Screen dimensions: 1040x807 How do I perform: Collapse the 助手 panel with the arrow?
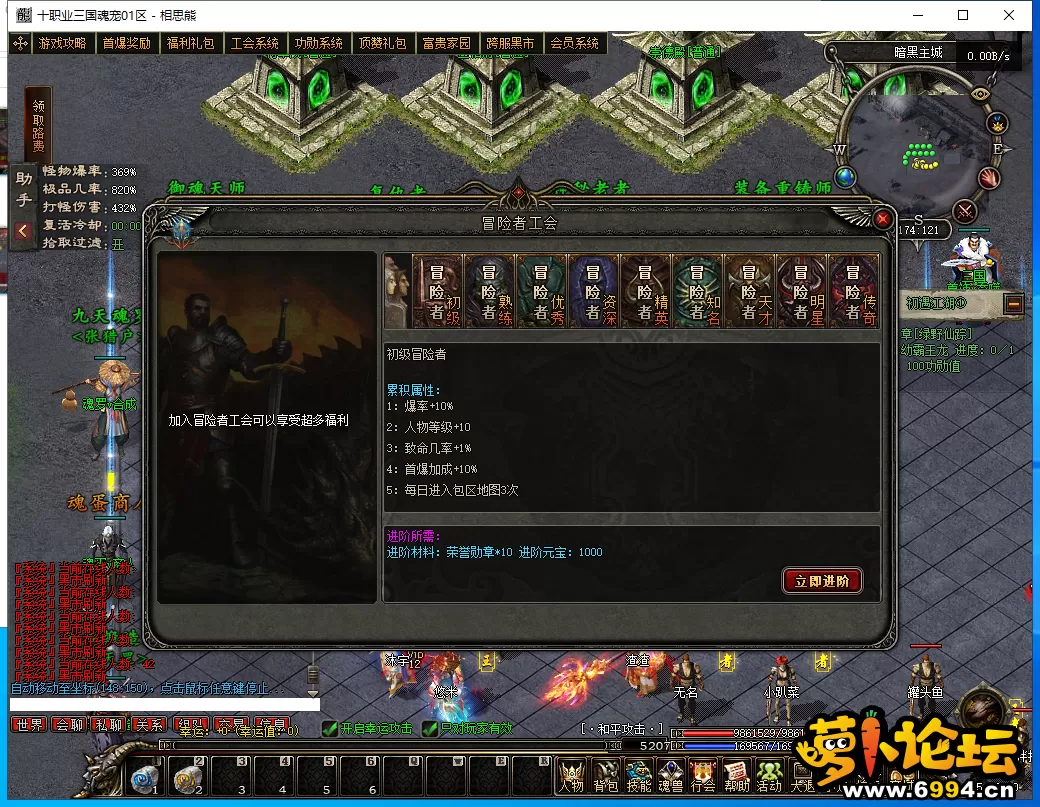click(23, 231)
